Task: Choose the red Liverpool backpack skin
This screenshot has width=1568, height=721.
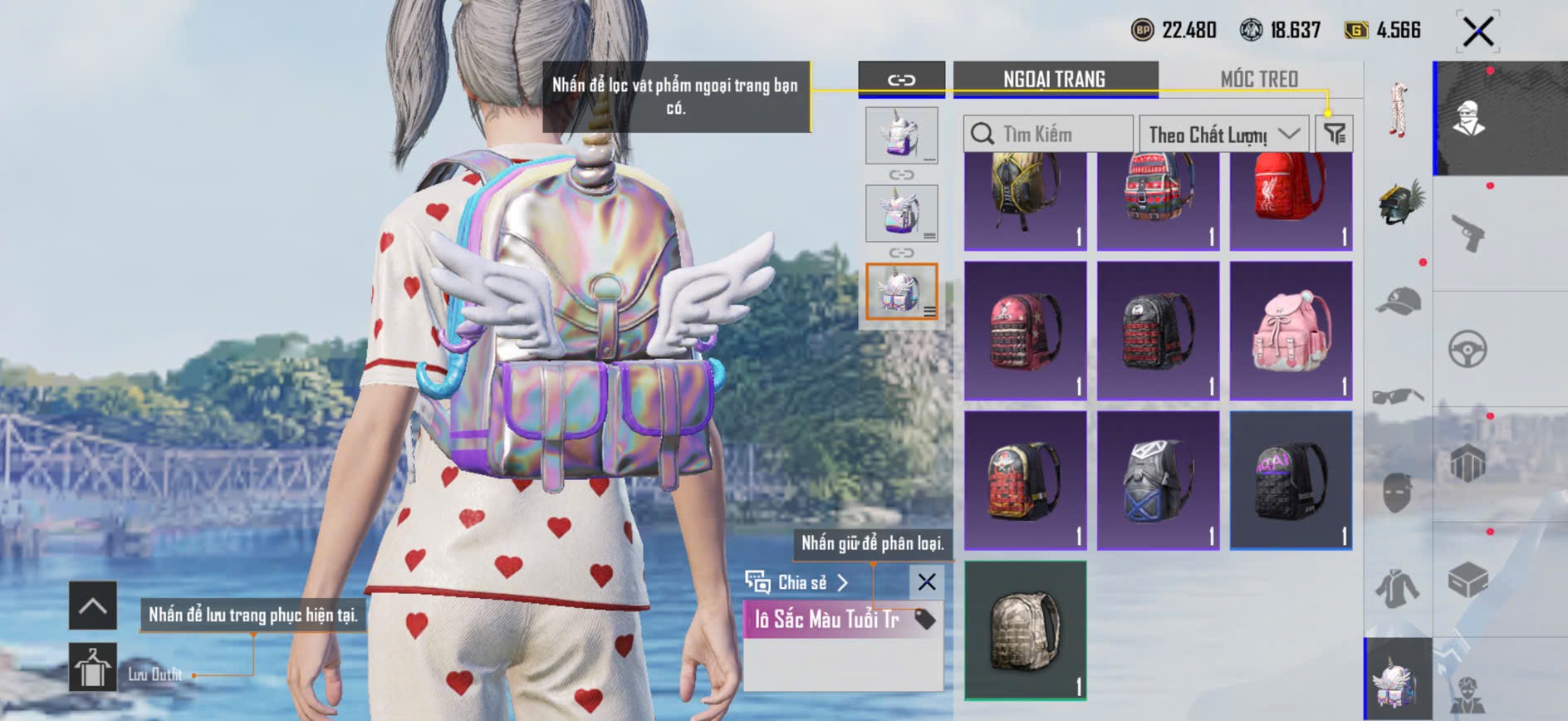Action: 1291,198
